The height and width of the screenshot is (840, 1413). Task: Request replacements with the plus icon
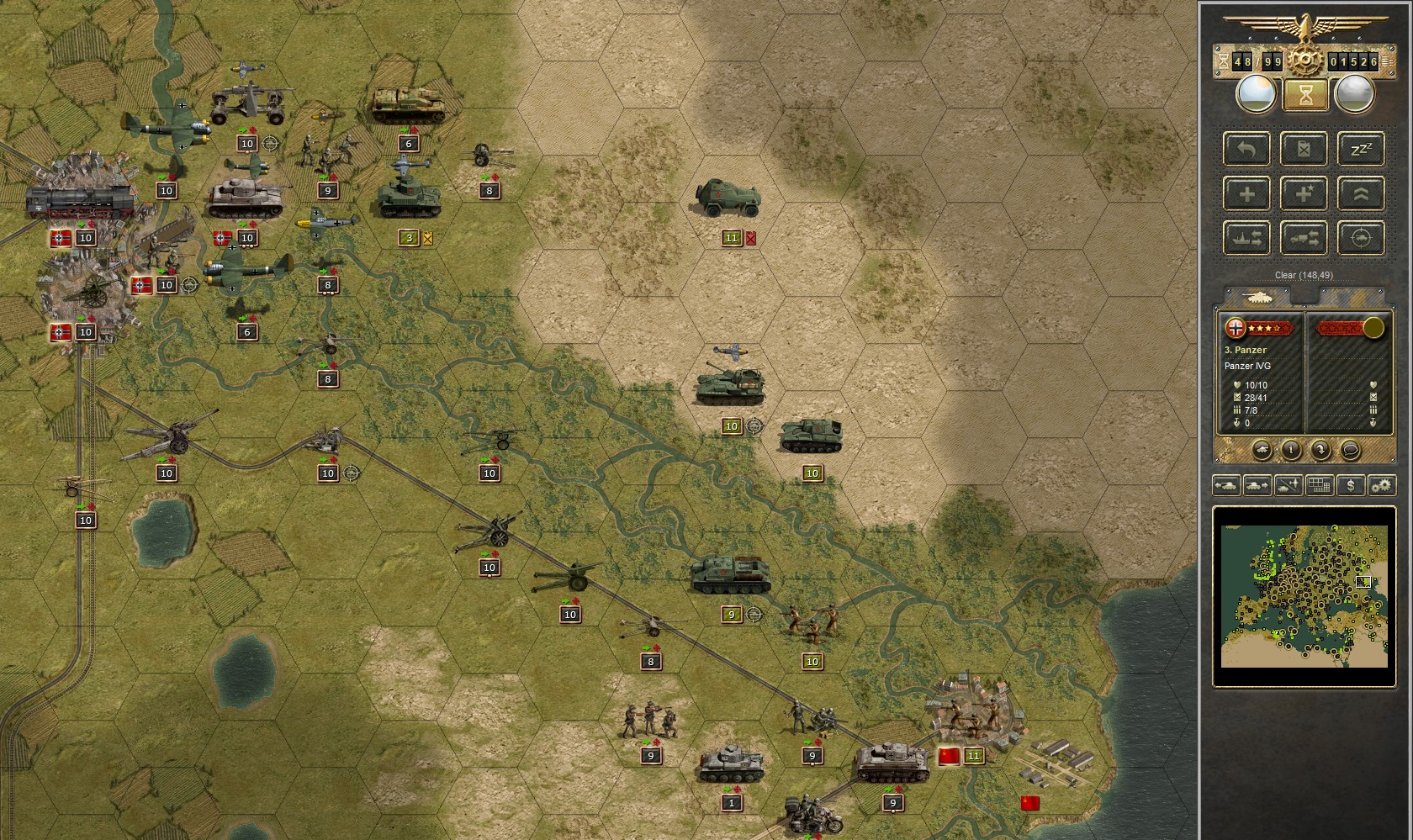1247,193
